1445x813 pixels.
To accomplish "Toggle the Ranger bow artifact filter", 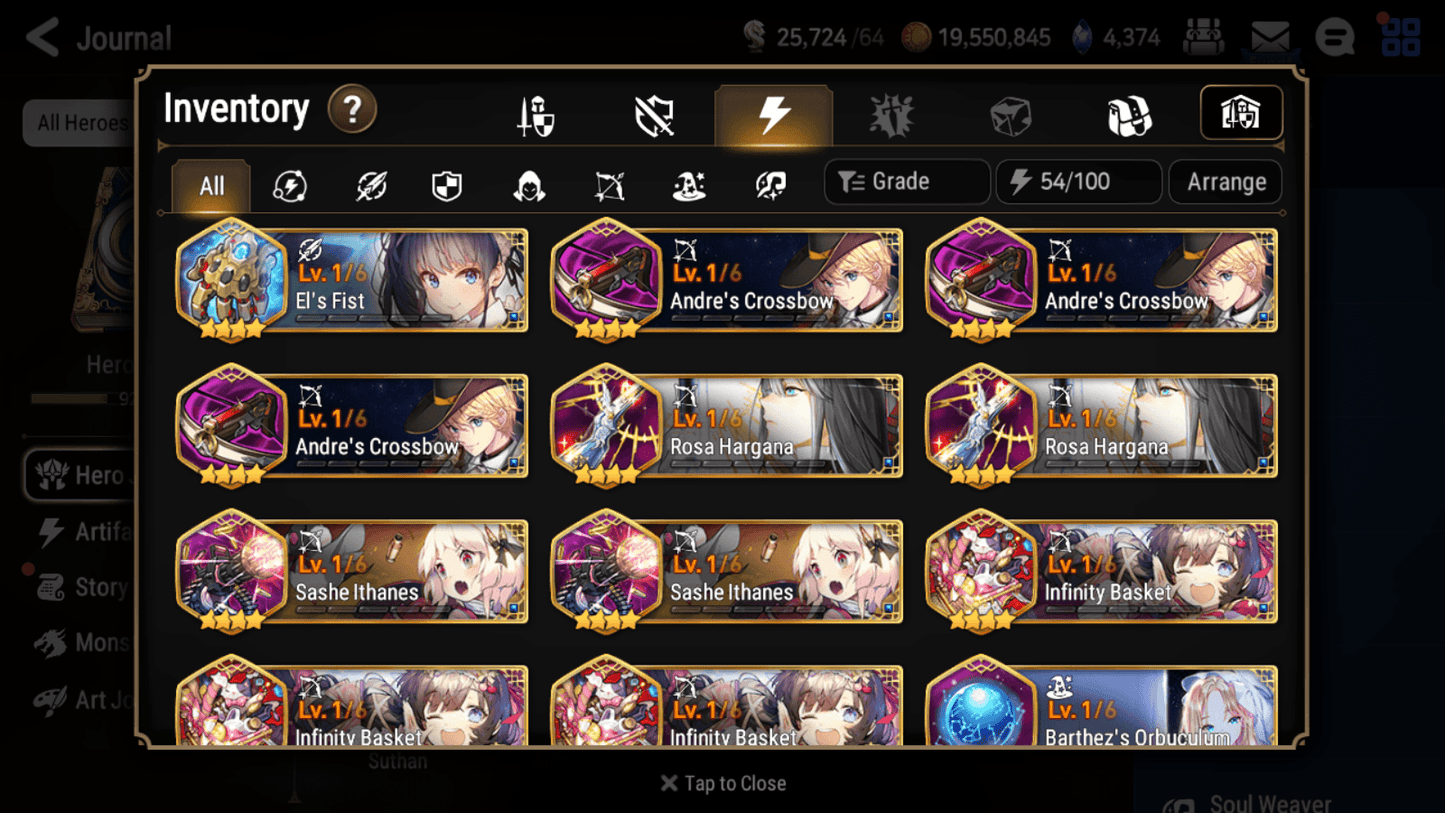I will (x=608, y=185).
